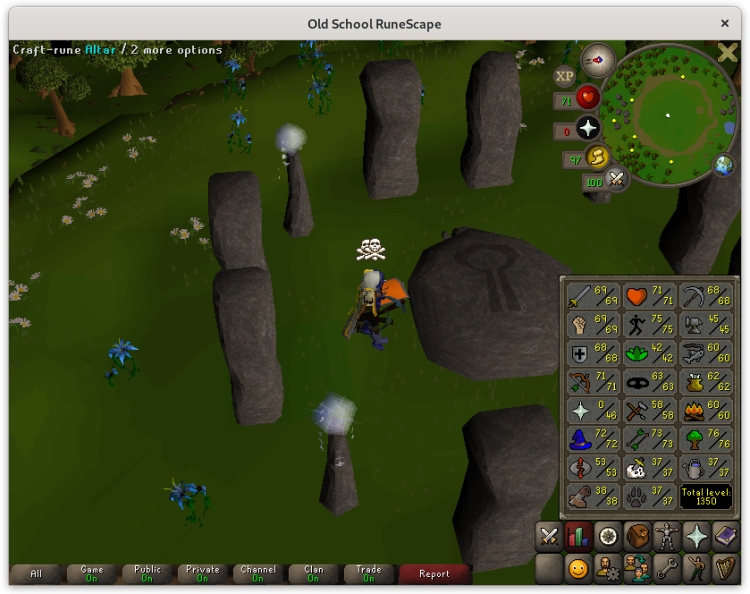Open the world map globe icon
Image resolution: width=750 pixels, height=594 pixels.
722,164
